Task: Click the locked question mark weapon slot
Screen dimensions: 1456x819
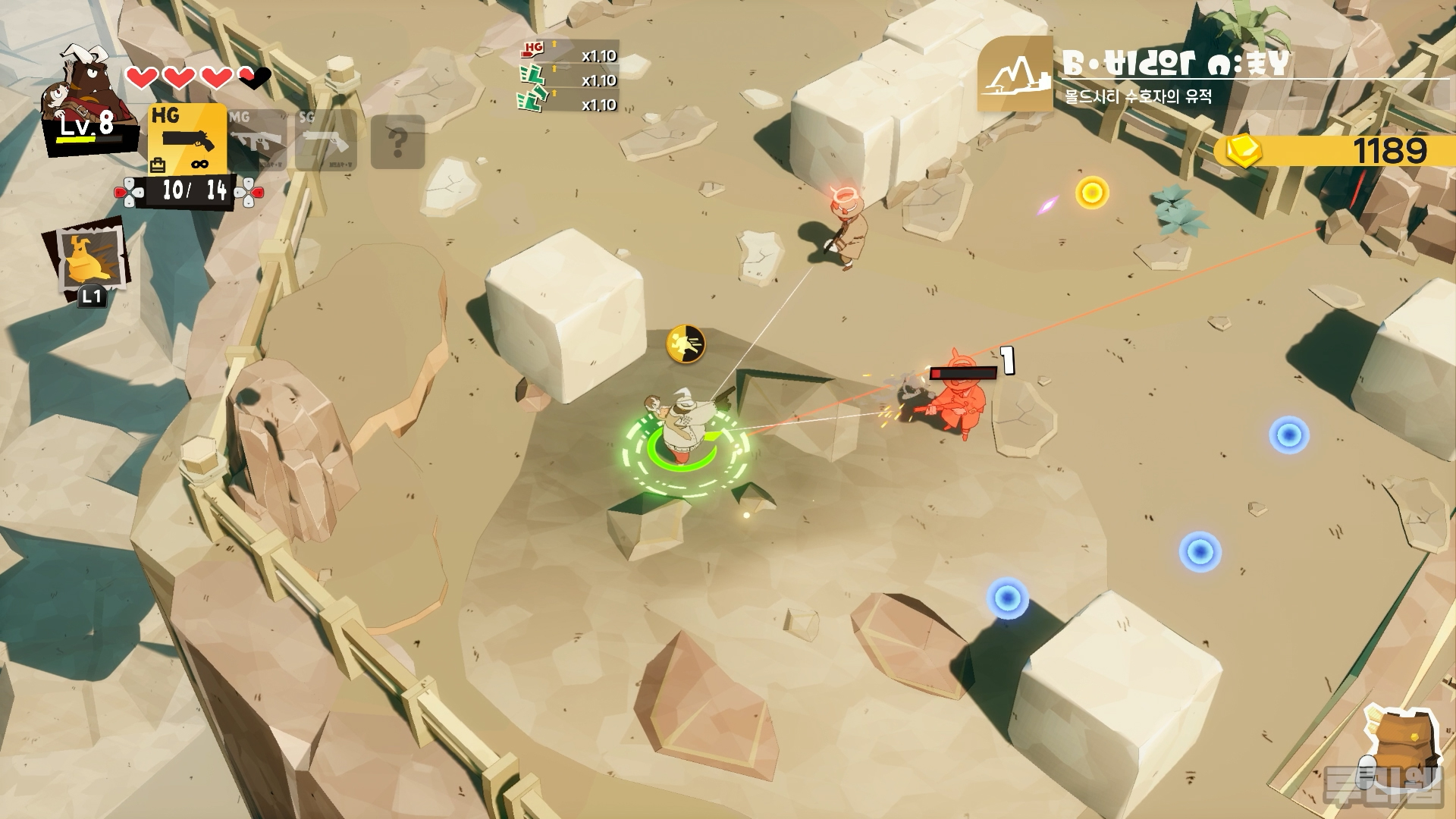Action: point(397,142)
